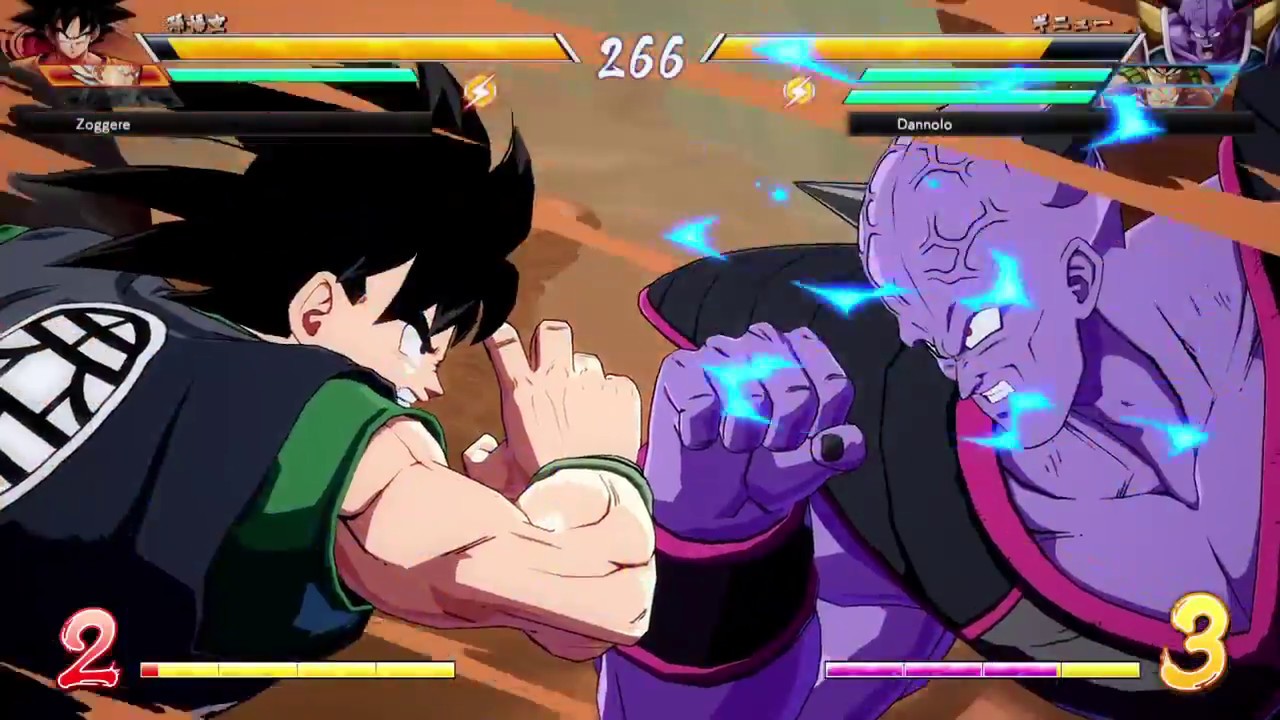Select the player name Zoggere

102,124
